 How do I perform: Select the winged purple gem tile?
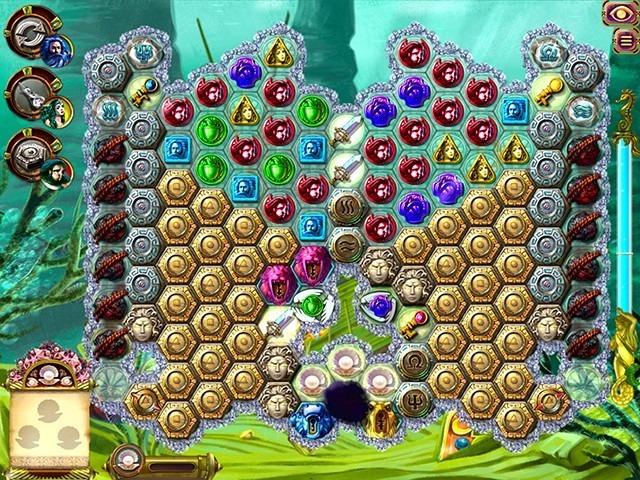tap(377, 304)
